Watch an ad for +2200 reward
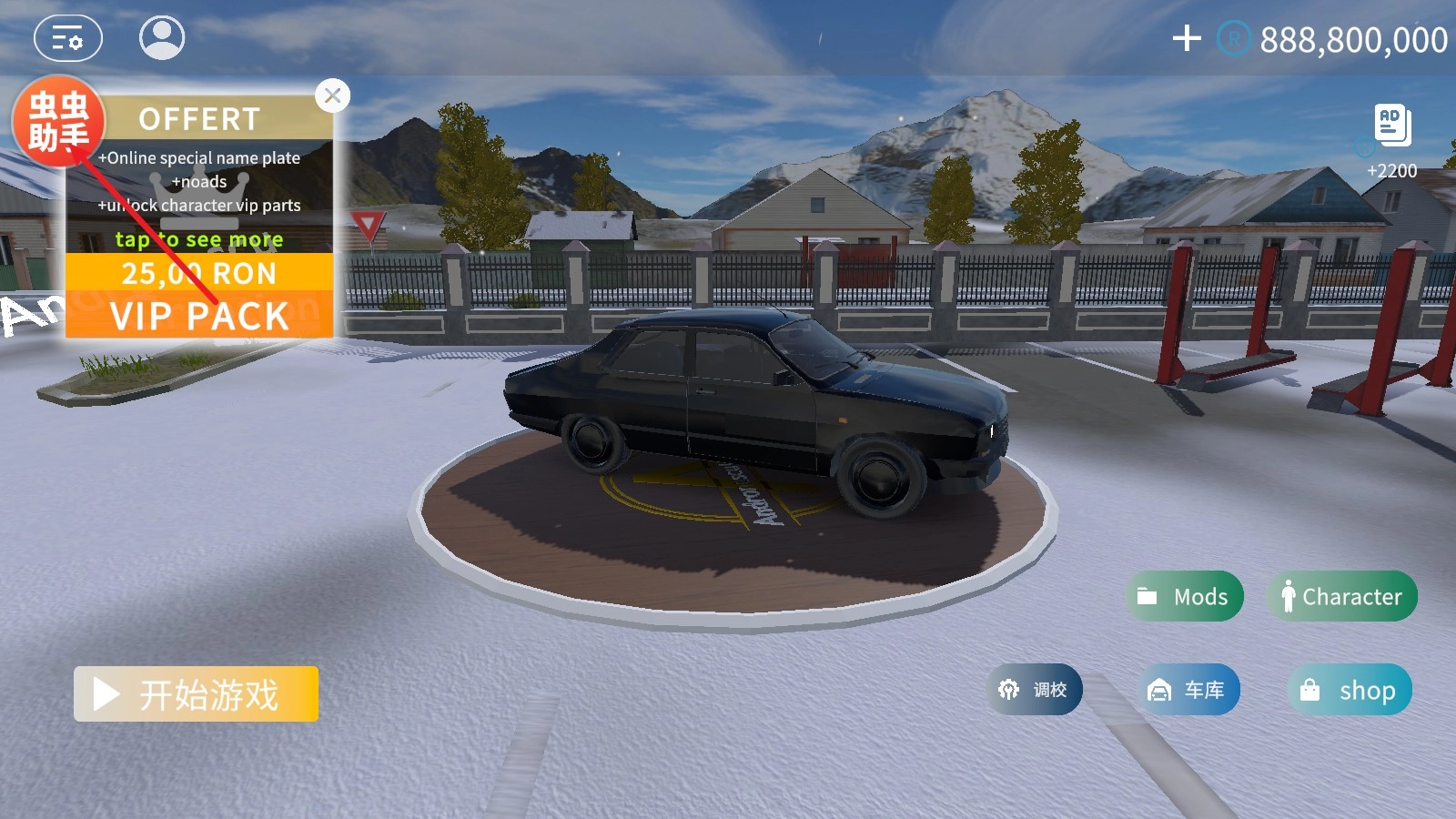The image size is (1456, 819). click(1392, 127)
